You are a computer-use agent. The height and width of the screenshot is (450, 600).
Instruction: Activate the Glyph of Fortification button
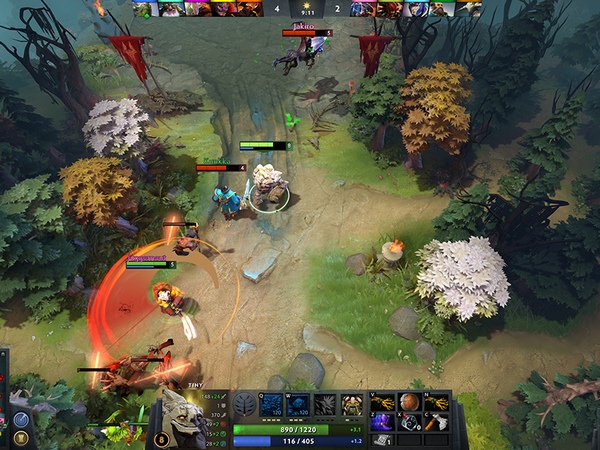[x=19, y=439]
